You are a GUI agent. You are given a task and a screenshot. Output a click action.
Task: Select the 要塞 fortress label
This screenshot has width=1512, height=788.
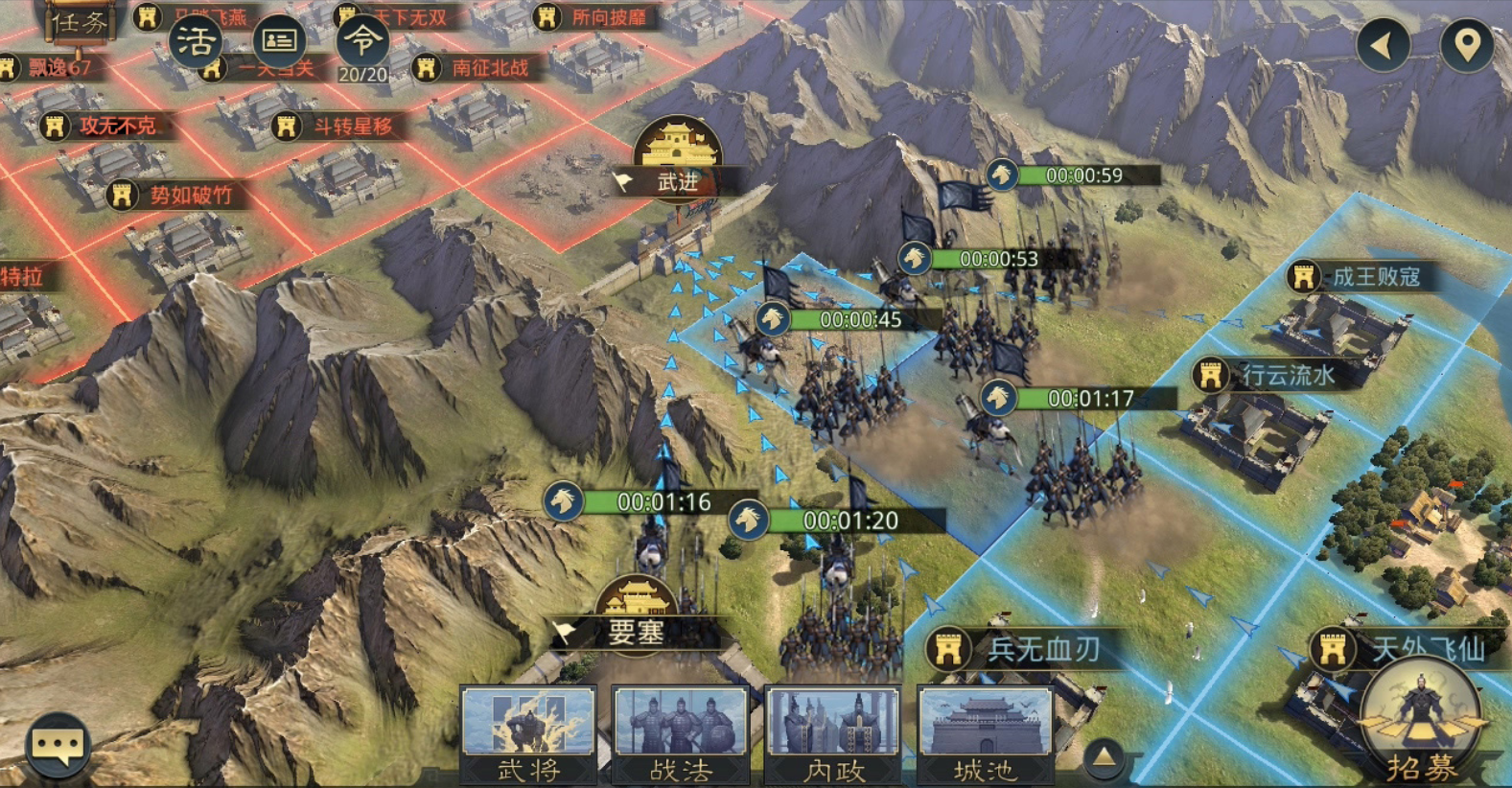[x=636, y=632]
